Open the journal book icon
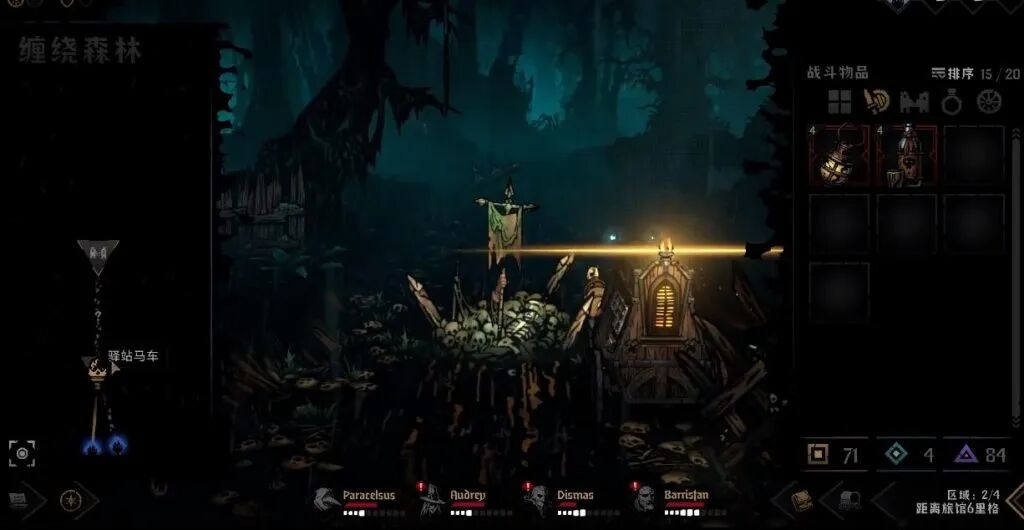 802,500
